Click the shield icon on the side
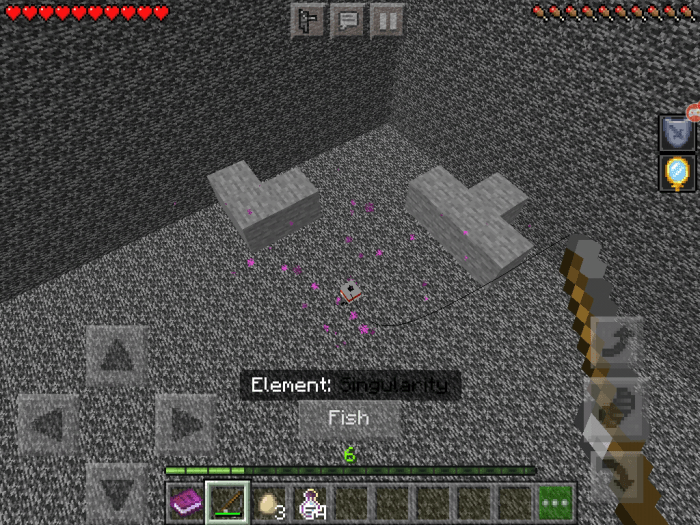The image size is (700, 525). 675,132
